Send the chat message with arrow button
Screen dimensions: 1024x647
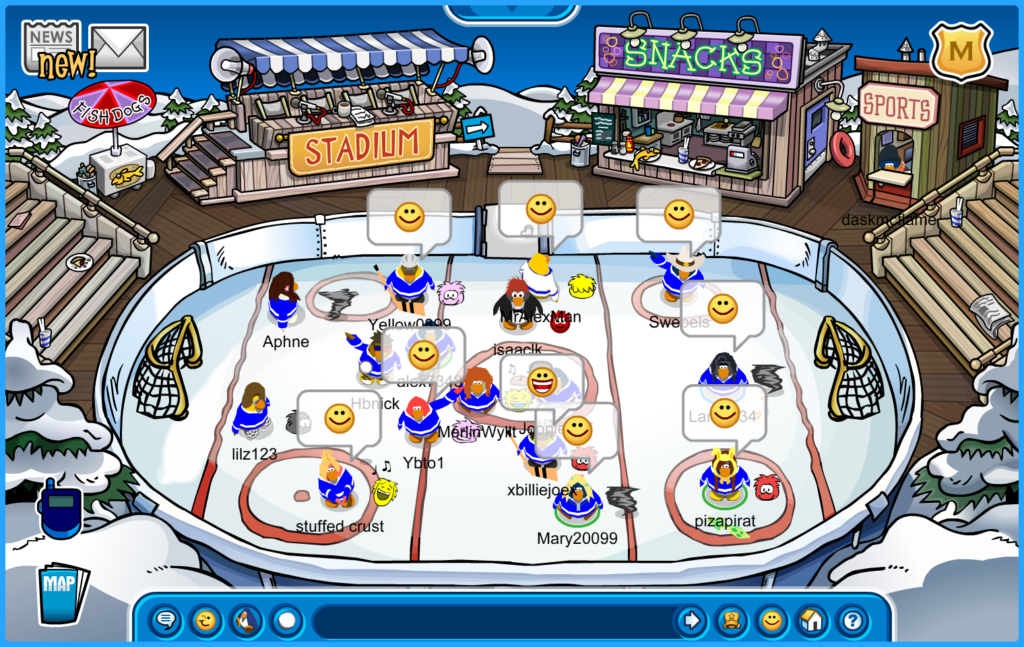tap(691, 621)
